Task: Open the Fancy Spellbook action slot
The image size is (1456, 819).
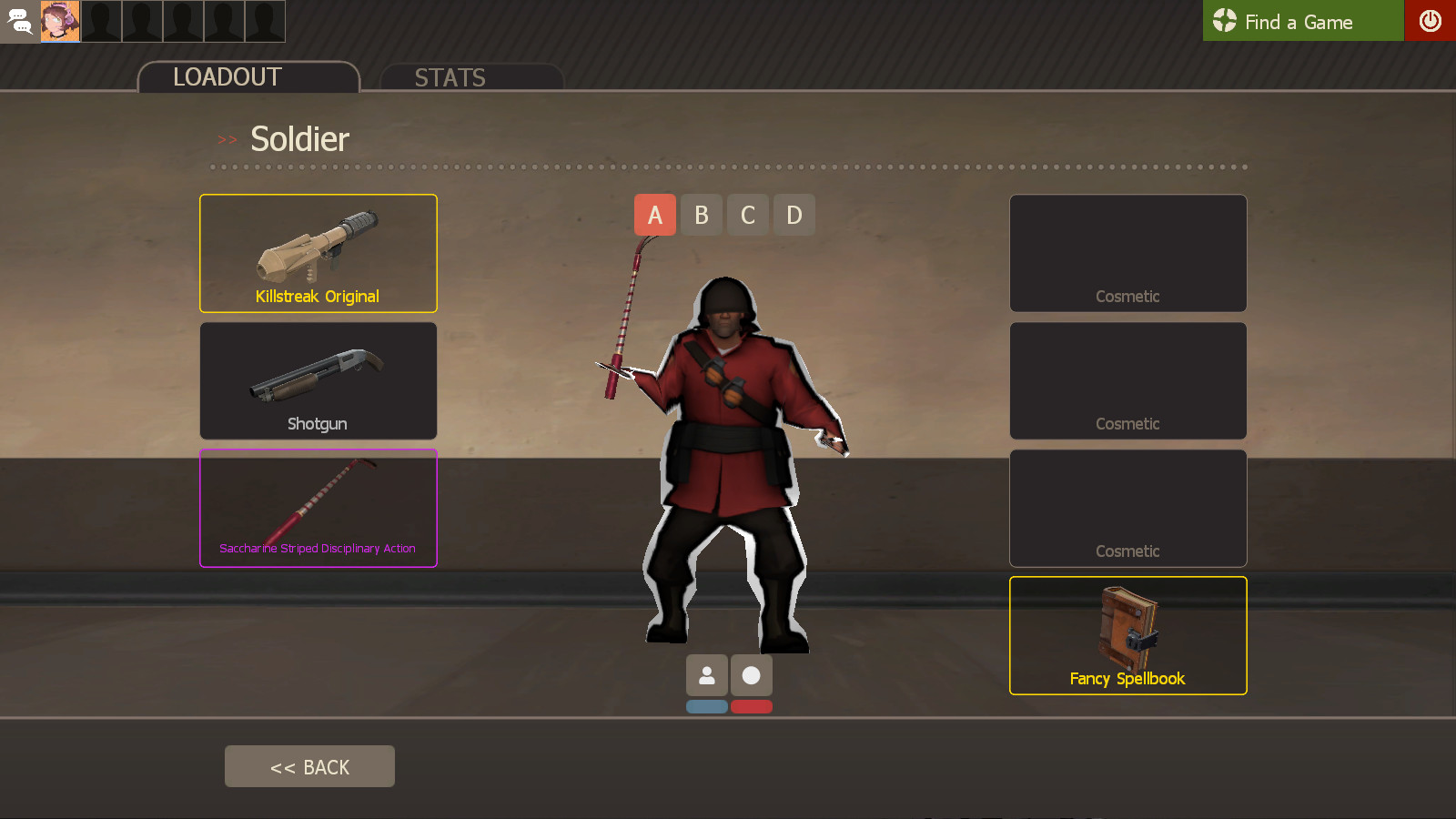Action: coord(1127,635)
